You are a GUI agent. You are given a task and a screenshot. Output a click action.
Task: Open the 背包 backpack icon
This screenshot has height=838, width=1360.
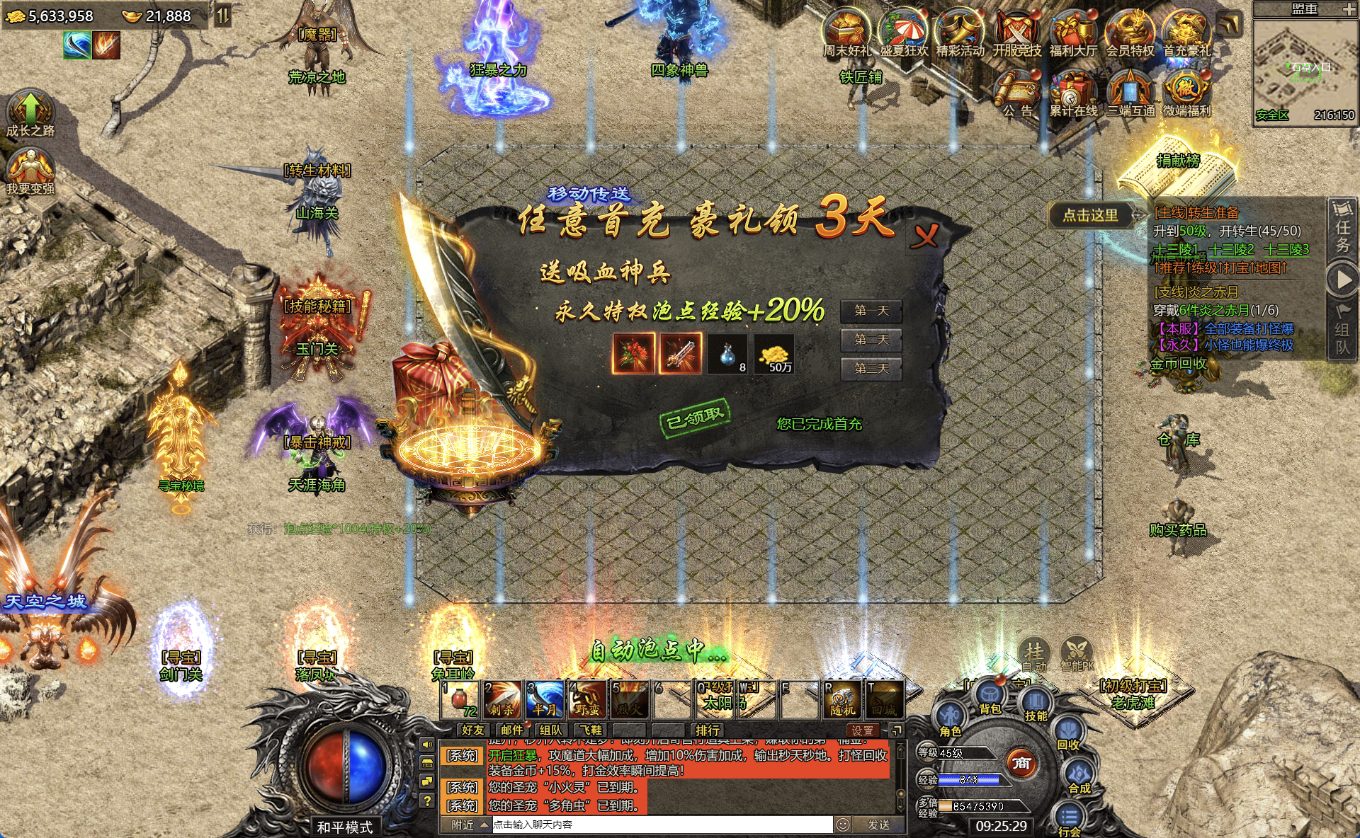(990, 694)
